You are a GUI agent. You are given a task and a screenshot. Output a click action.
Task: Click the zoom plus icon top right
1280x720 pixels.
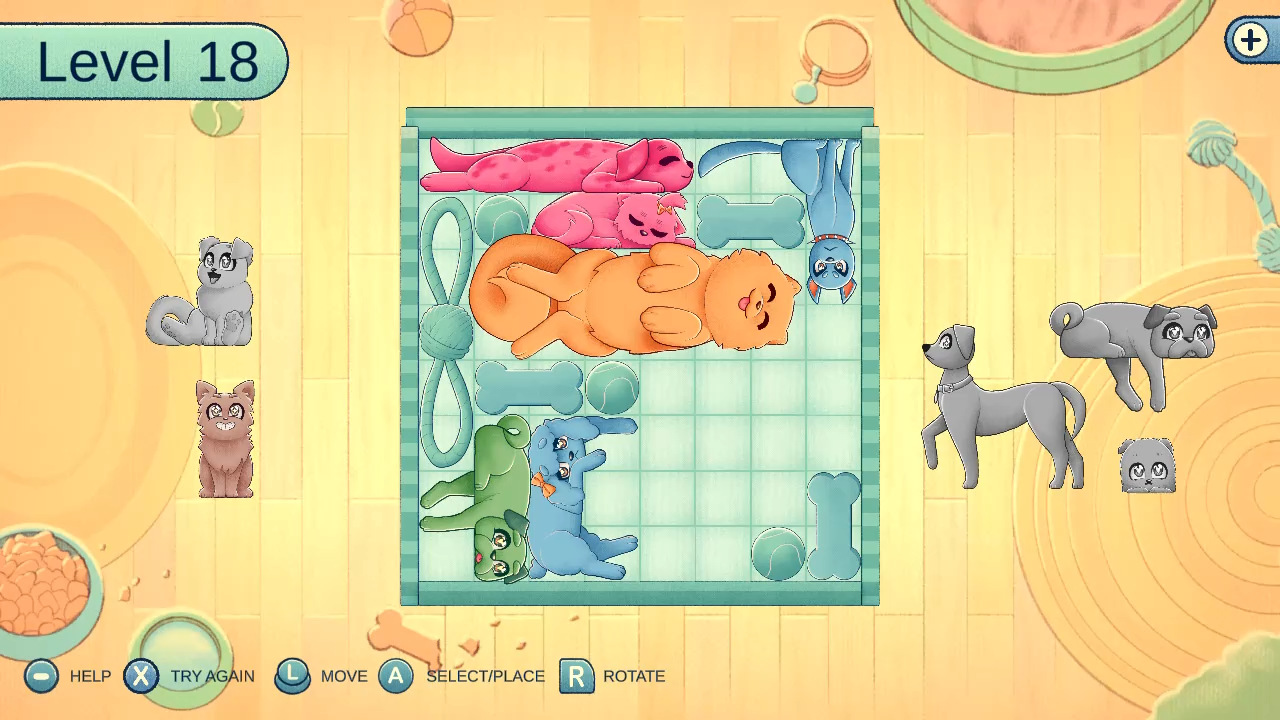[x=1248, y=42]
